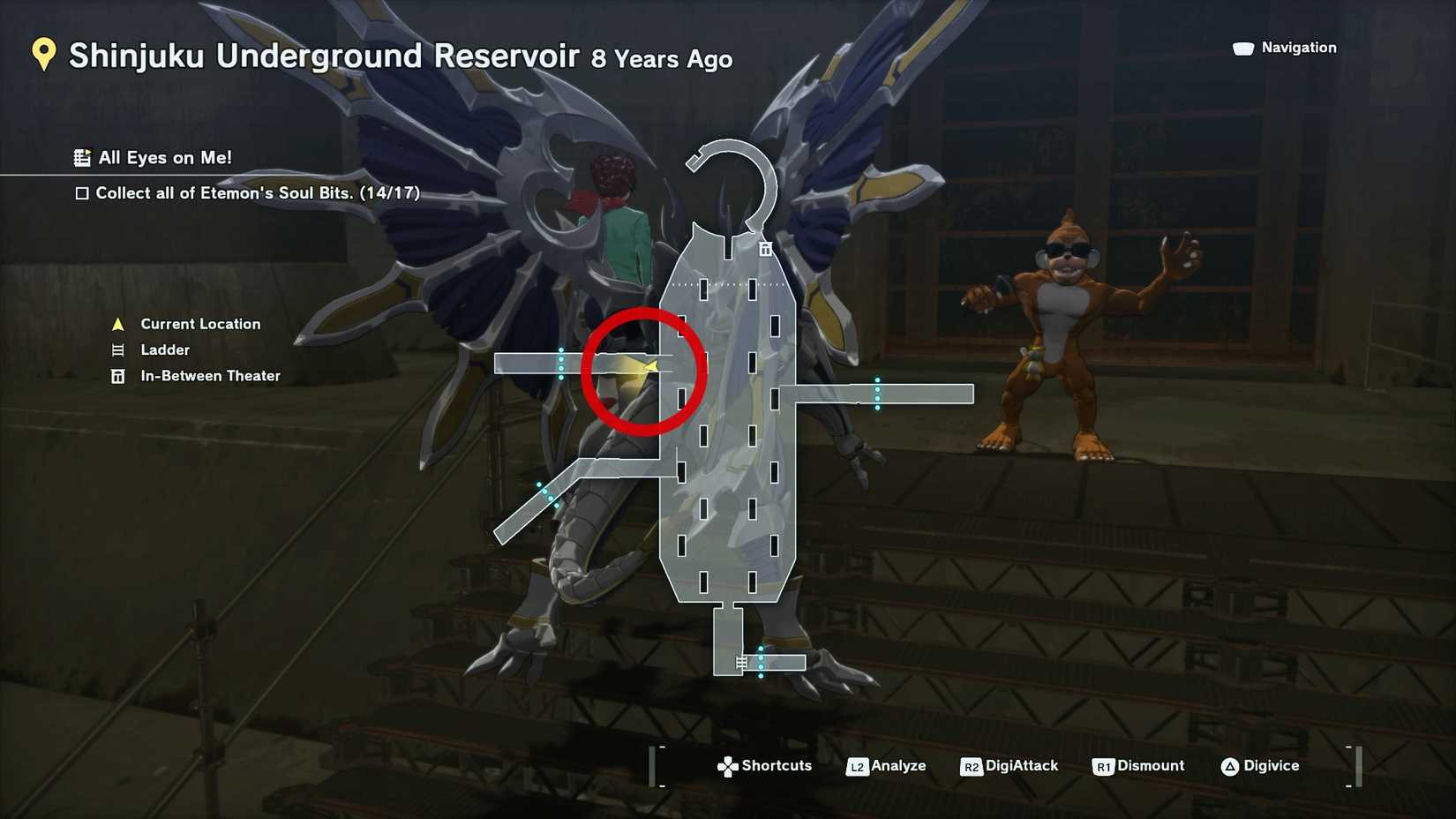
Task: Select the Navigation controller icon
Action: tap(1242, 48)
